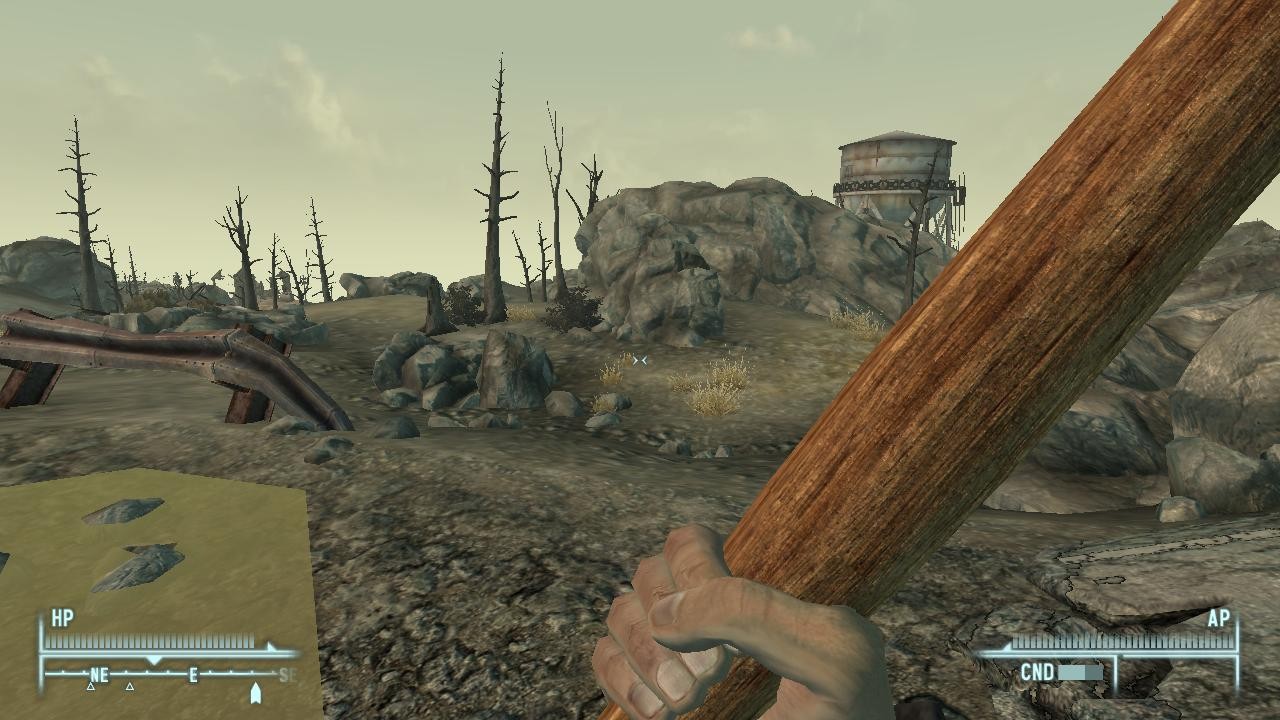Click the E direction label on the compass
The width and height of the screenshot is (1280, 720).
(x=192, y=674)
